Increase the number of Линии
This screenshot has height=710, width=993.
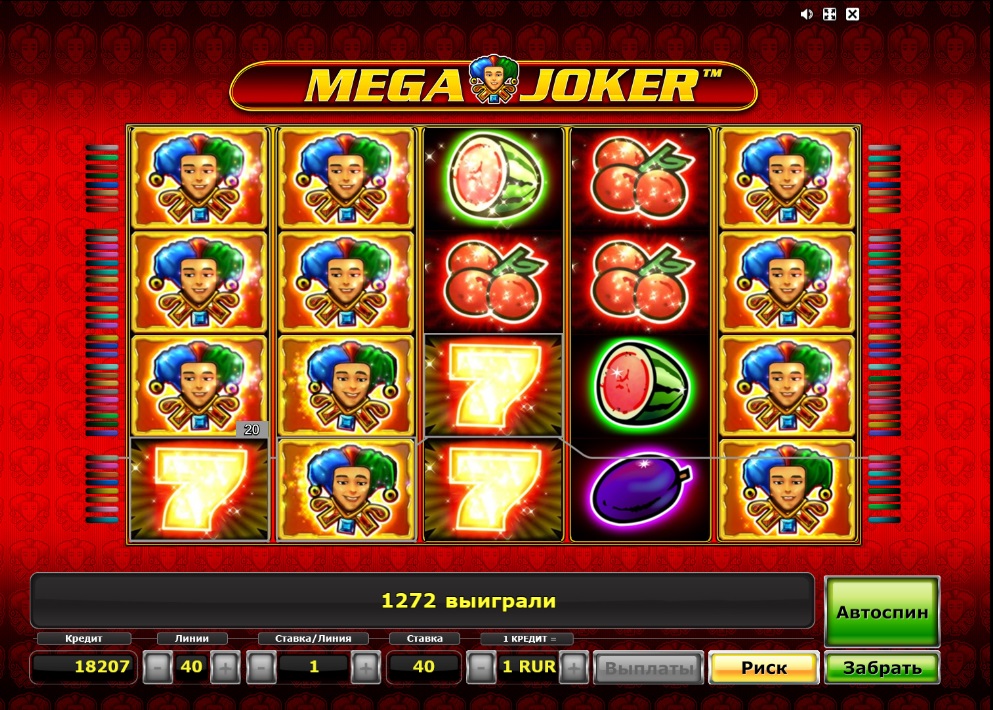pos(226,667)
